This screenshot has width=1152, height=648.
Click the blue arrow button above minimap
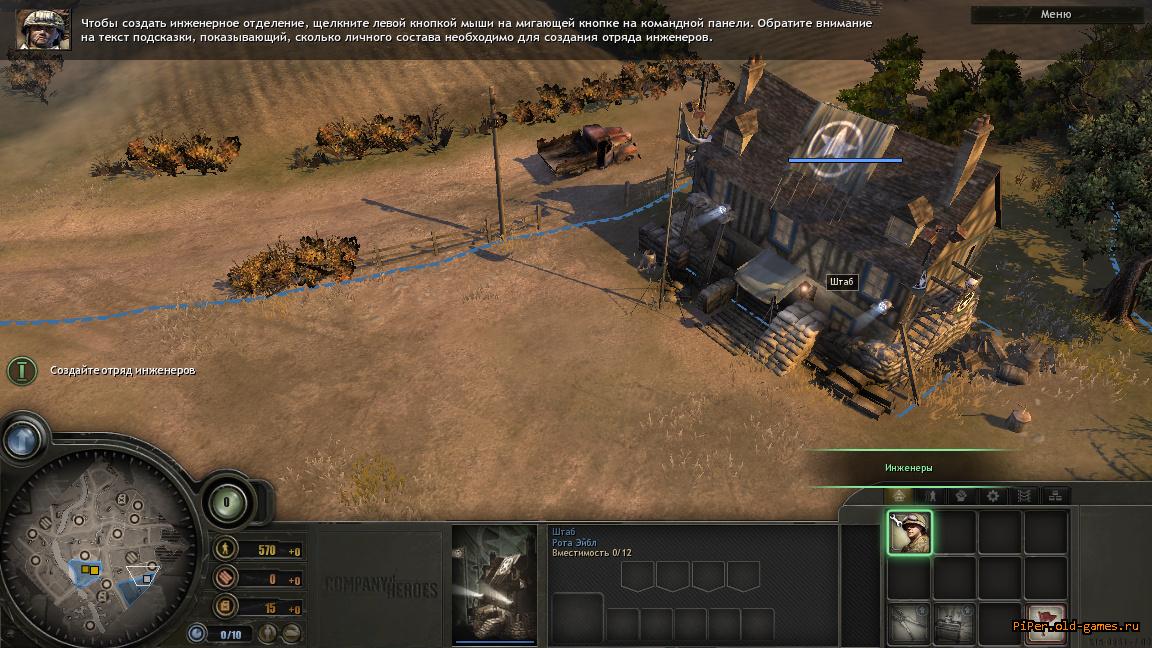(x=22, y=439)
